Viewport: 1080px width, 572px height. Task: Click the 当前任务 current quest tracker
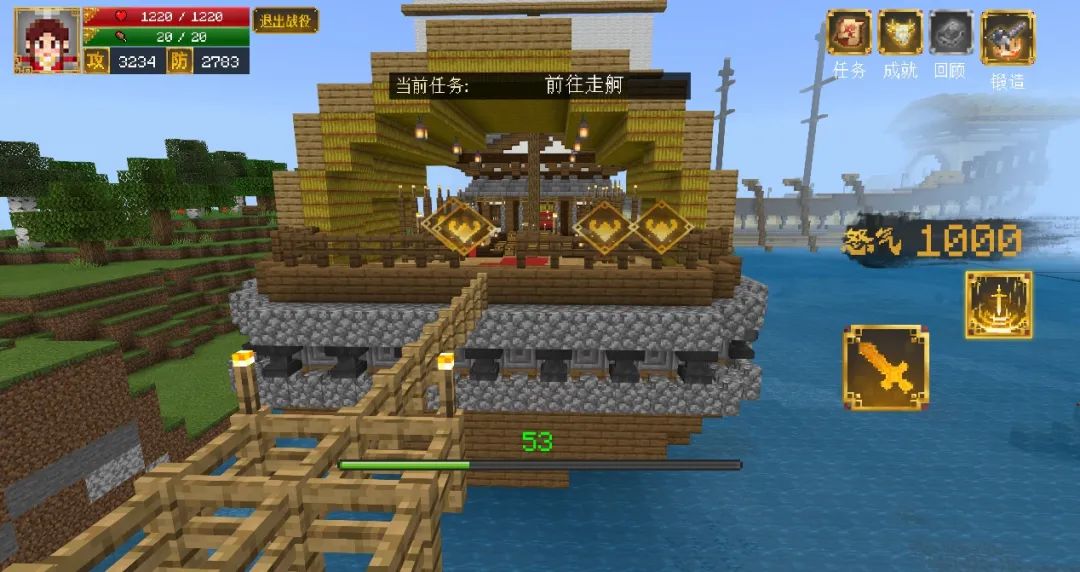tap(538, 85)
